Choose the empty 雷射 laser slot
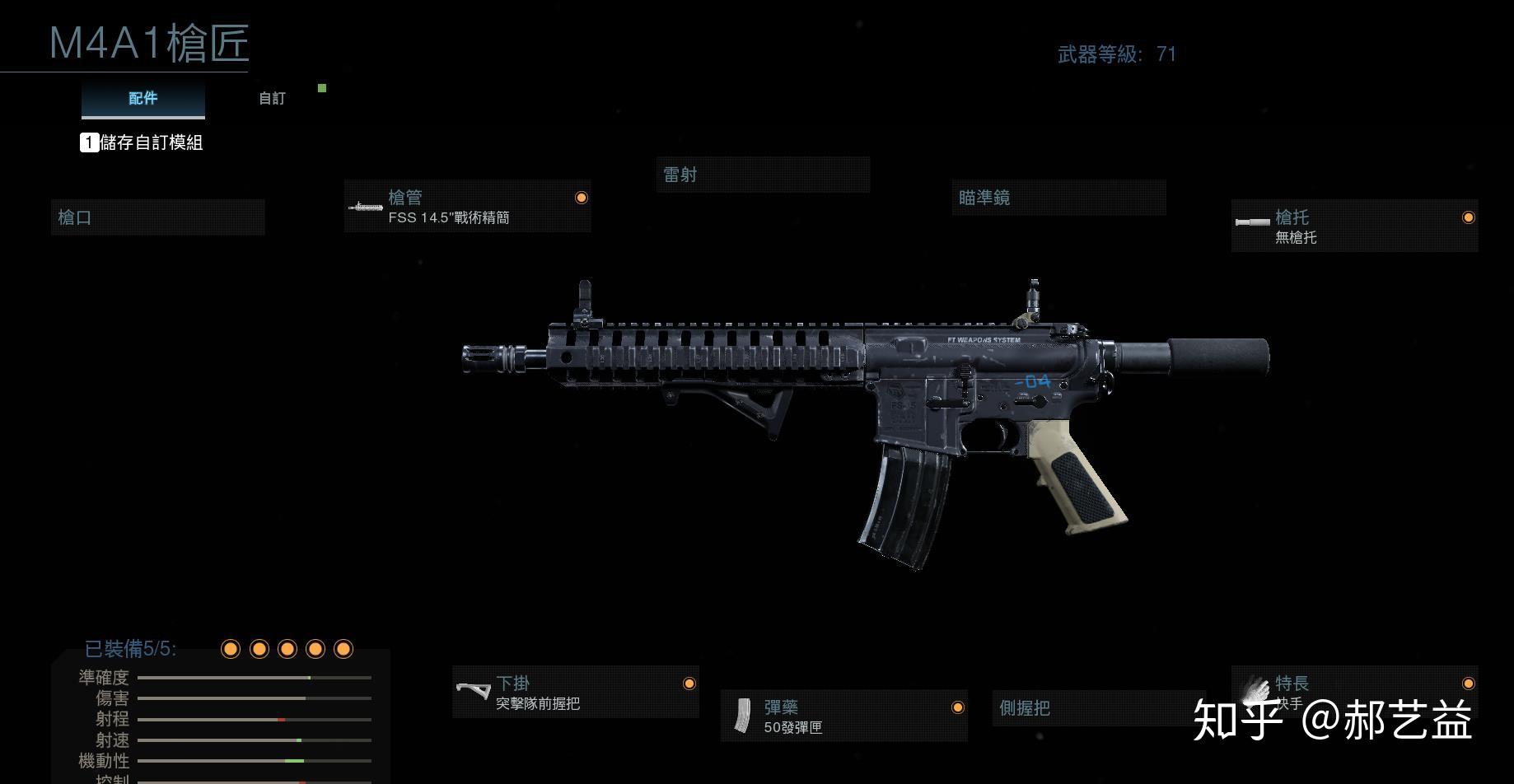The height and width of the screenshot is (784, 1514). pyautogui.click(x=763, y=175)
